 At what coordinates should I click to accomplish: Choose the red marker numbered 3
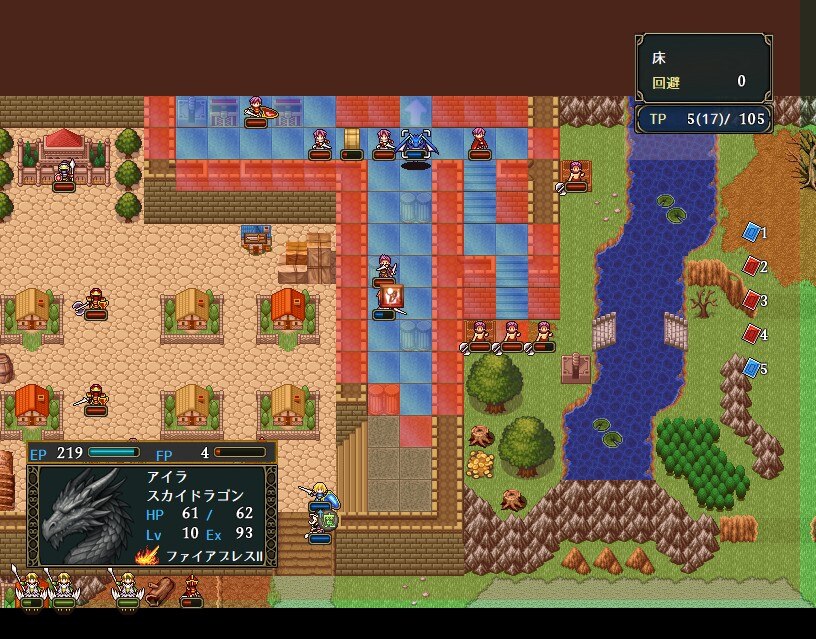tap(752, 300)
